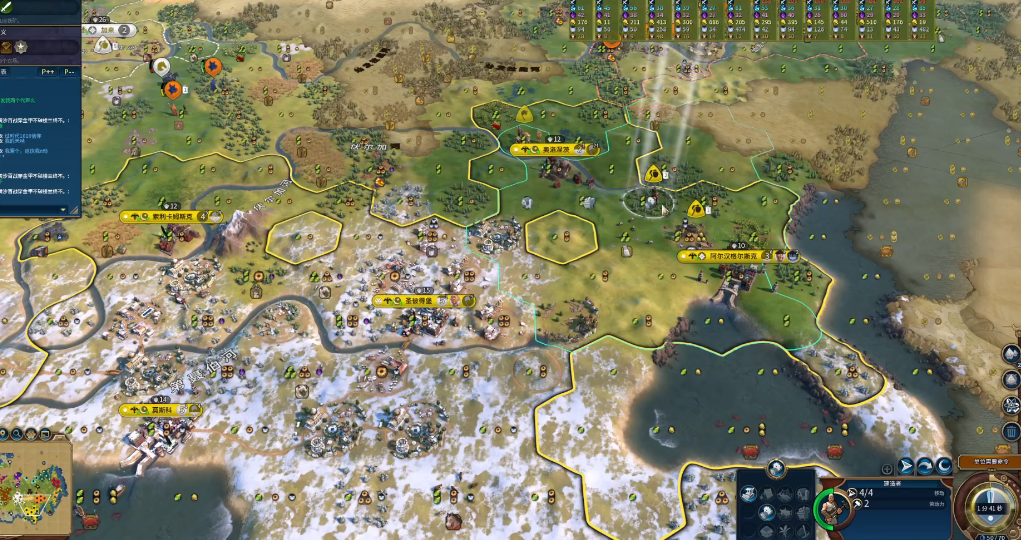This screenshot has height=540, width=1021.
Task: Skip the builder's turn with the curved arrow
Action: click(925, 465)
